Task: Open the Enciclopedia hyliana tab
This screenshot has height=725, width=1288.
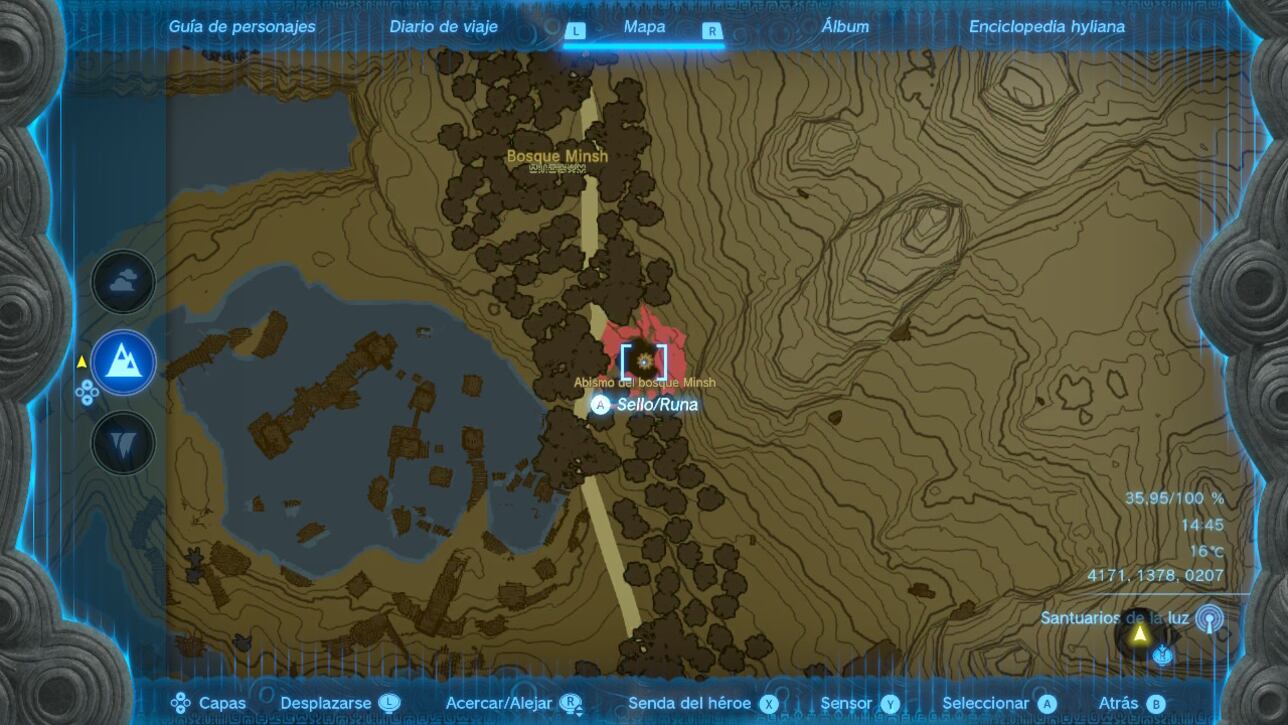Action: click(1045, 26)
